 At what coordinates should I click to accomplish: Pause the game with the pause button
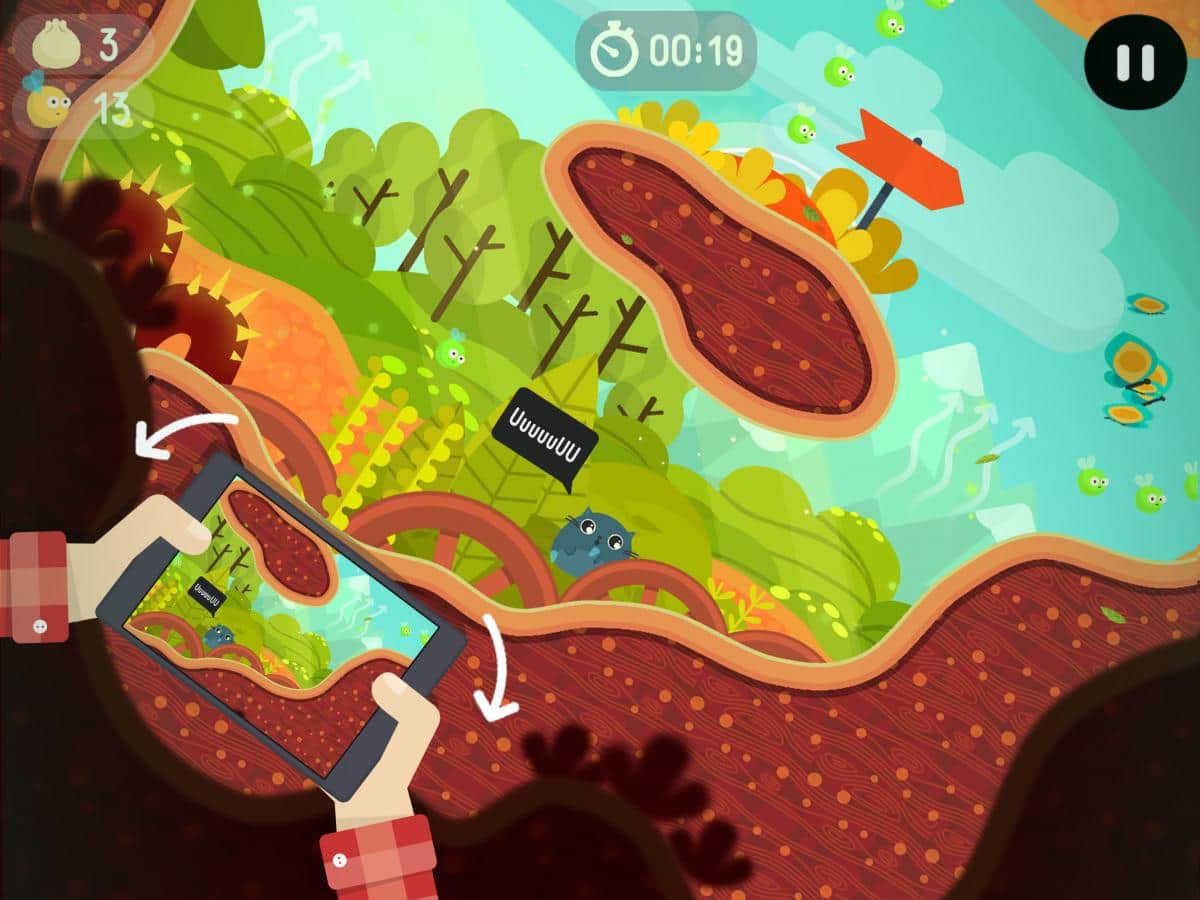(x=1134, y=61)
